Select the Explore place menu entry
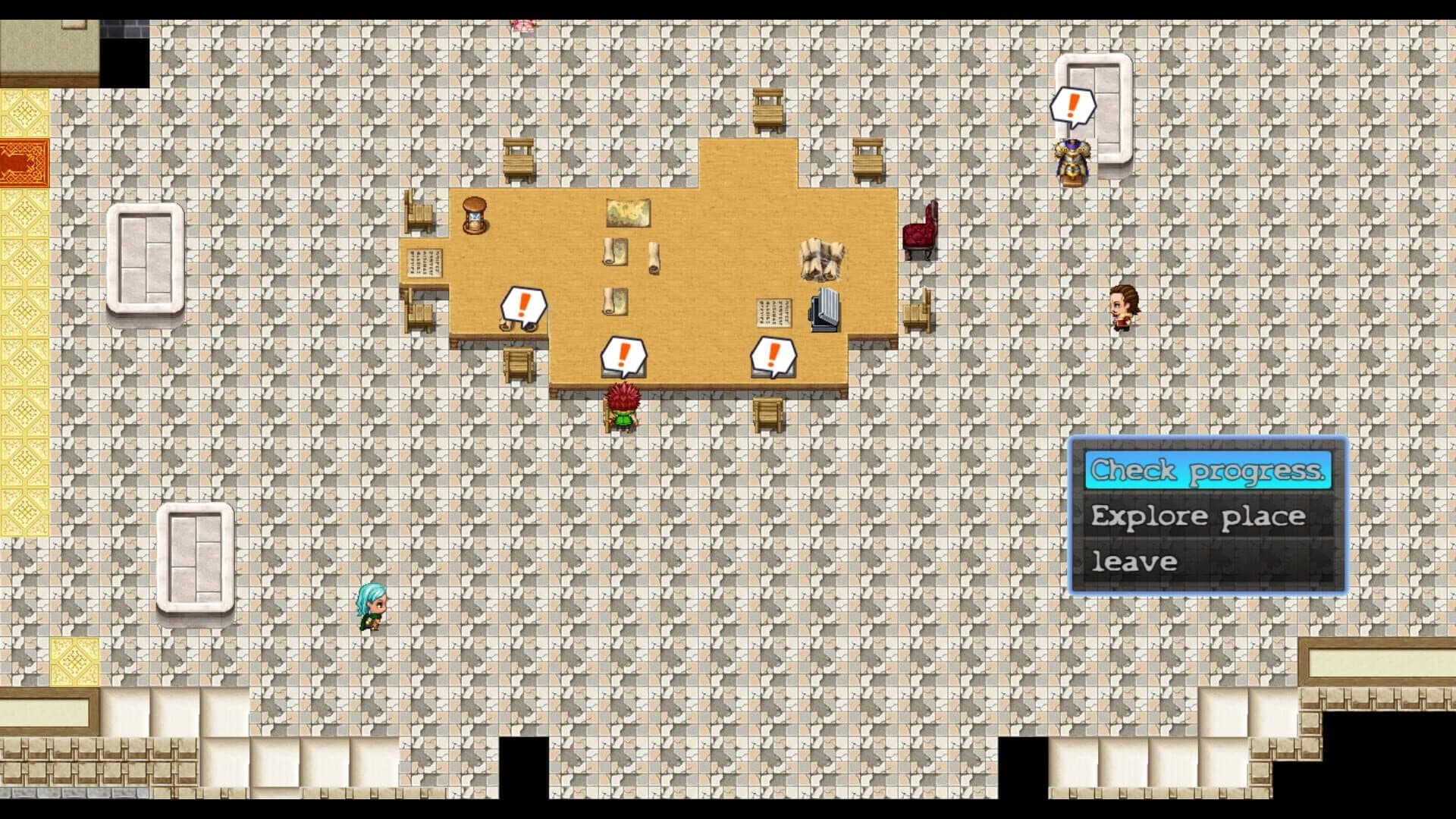The height and width of the screenshot is (819, 1456). click(x=1197, y=516)
